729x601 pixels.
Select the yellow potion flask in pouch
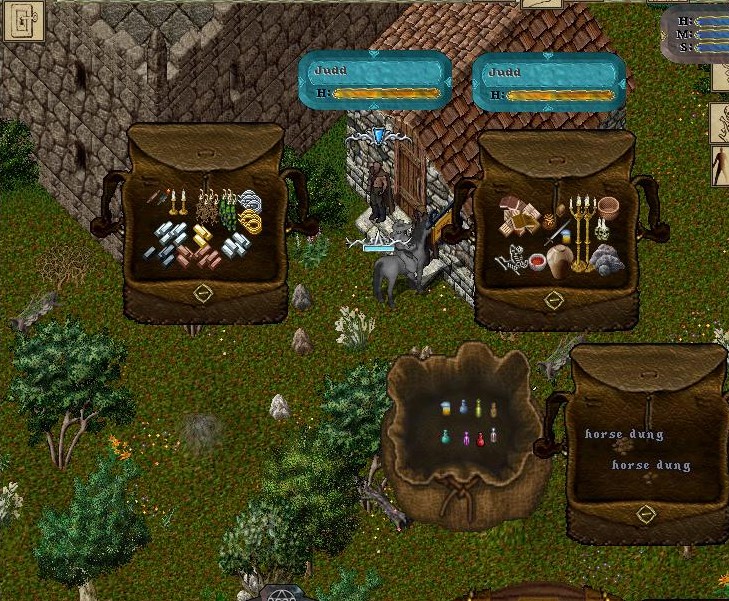pyautogui.click(x=478, y=408)
